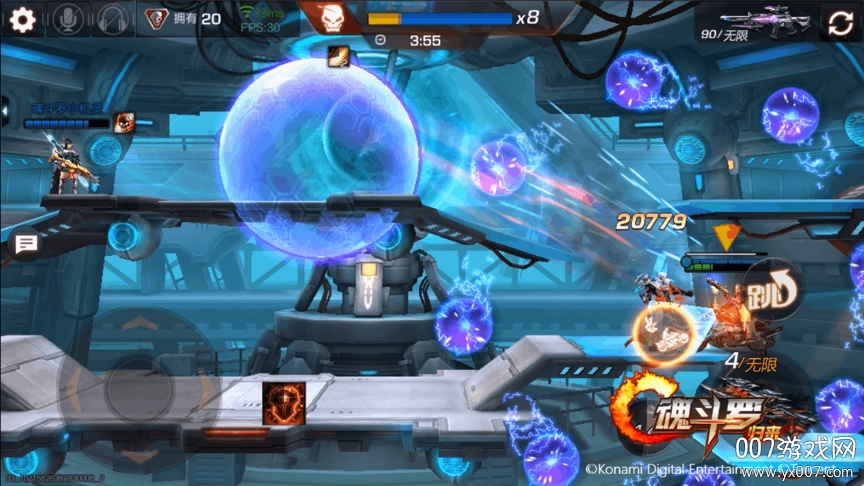Open the chat message bubble
This screenshot has height=486, width=864.
point(25,243)
